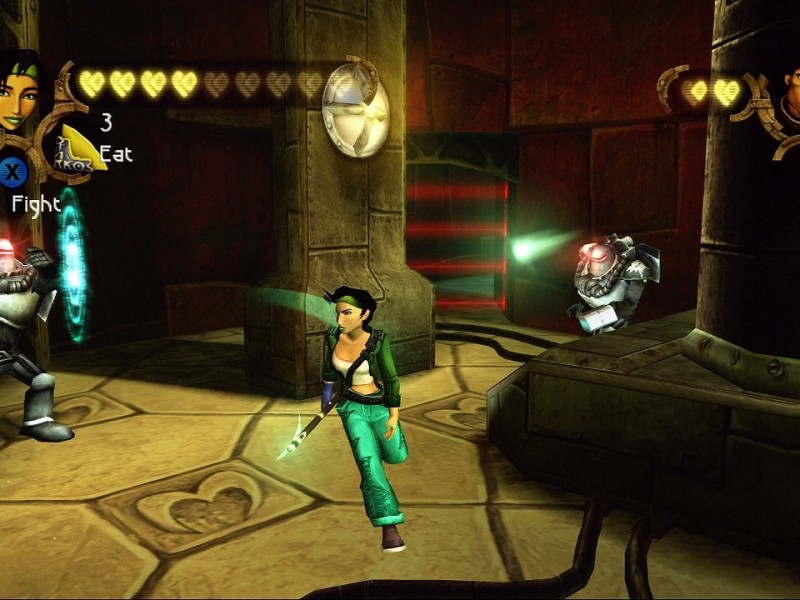Select Jade's portrait in the HUD
800x600 pixels.
(x=18, y=92)
